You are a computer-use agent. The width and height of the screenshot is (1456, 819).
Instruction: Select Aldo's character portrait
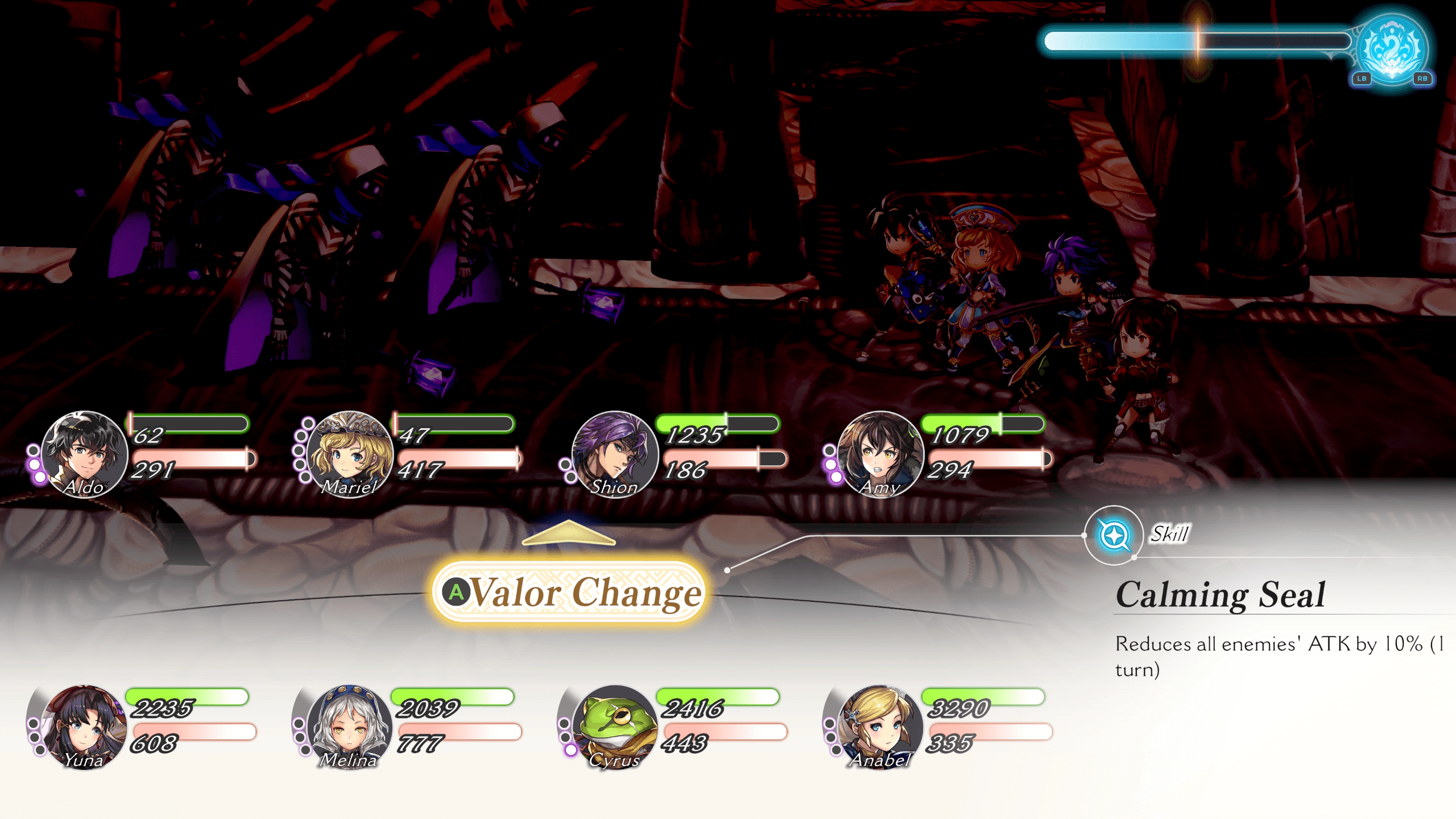[x=85, y=454]
